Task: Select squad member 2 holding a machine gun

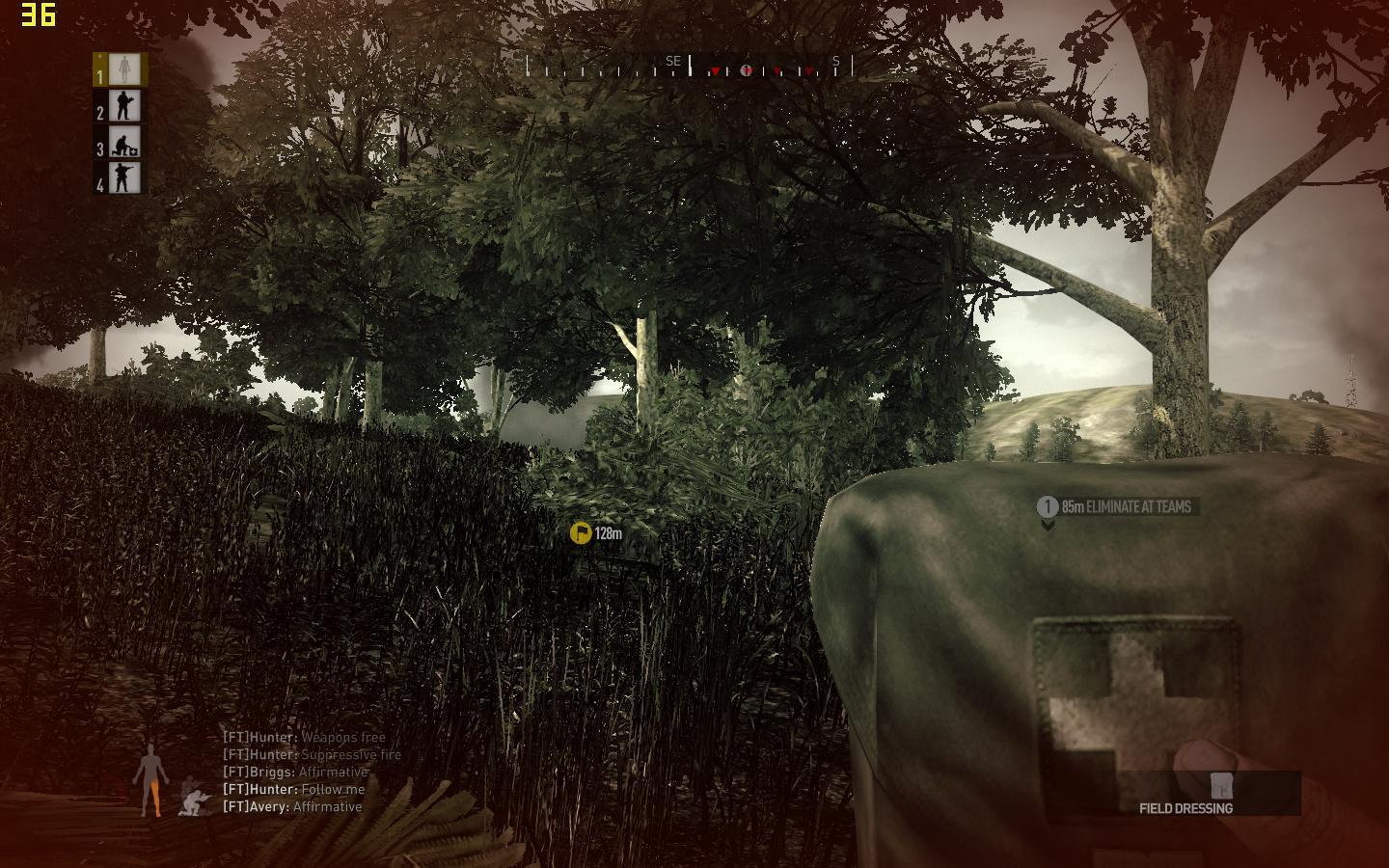Action: (122, 105)
